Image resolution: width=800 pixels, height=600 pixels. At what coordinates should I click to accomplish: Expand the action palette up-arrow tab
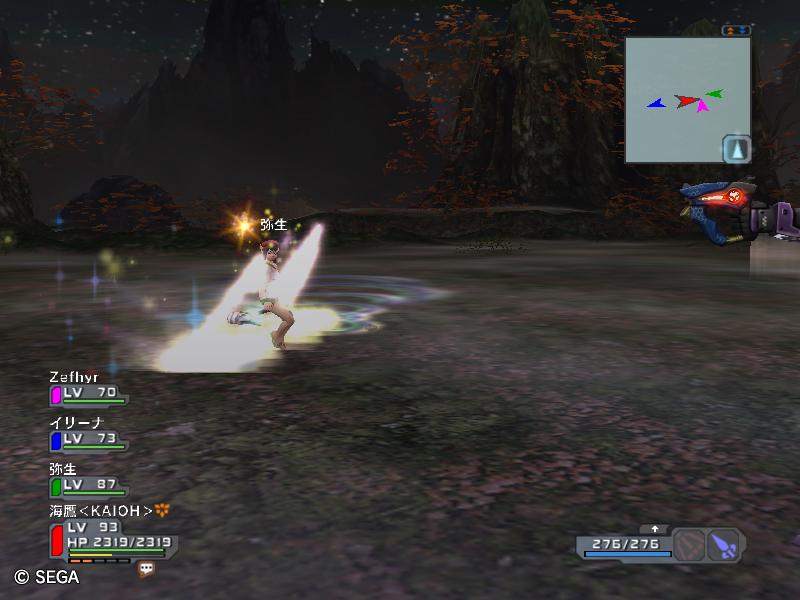(655, 528)
